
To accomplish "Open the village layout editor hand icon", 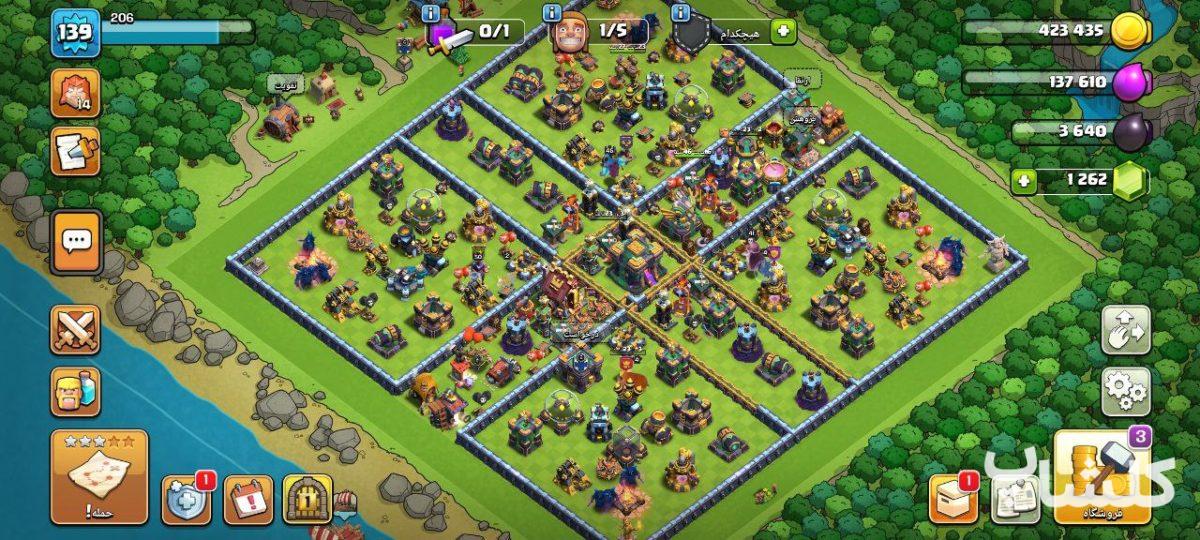I will point(1125,330).
